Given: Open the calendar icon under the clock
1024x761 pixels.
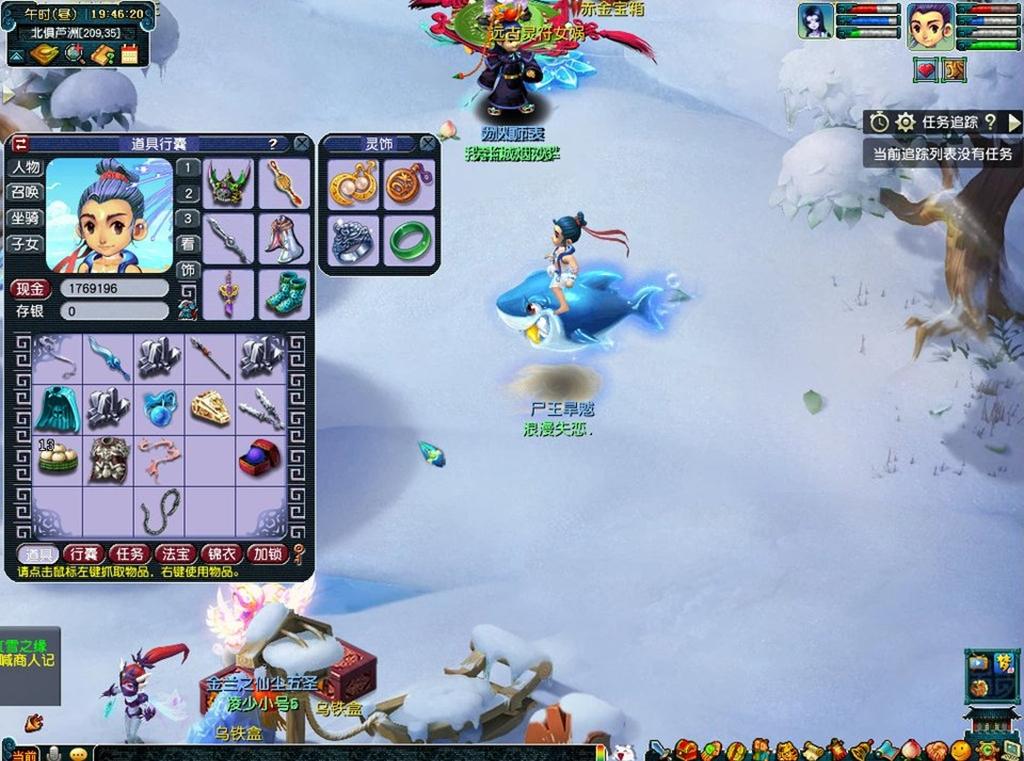Looking at the screenshot, I should point(129,54).
